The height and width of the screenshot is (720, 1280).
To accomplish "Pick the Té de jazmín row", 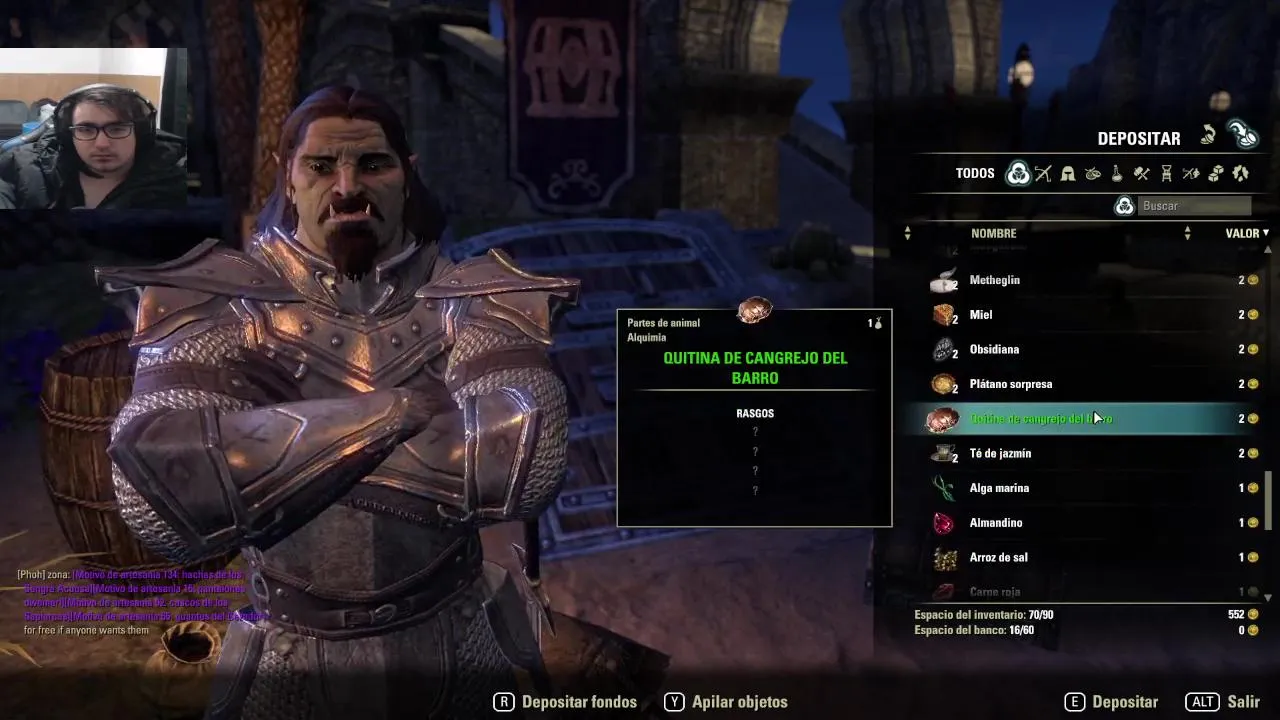I will pos(1090,453).
